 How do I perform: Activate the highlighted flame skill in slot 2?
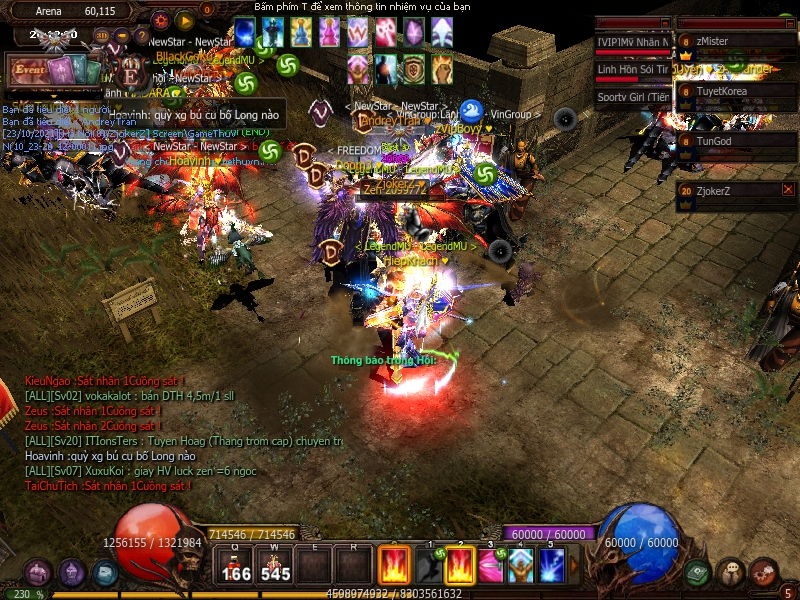(459, 566)
